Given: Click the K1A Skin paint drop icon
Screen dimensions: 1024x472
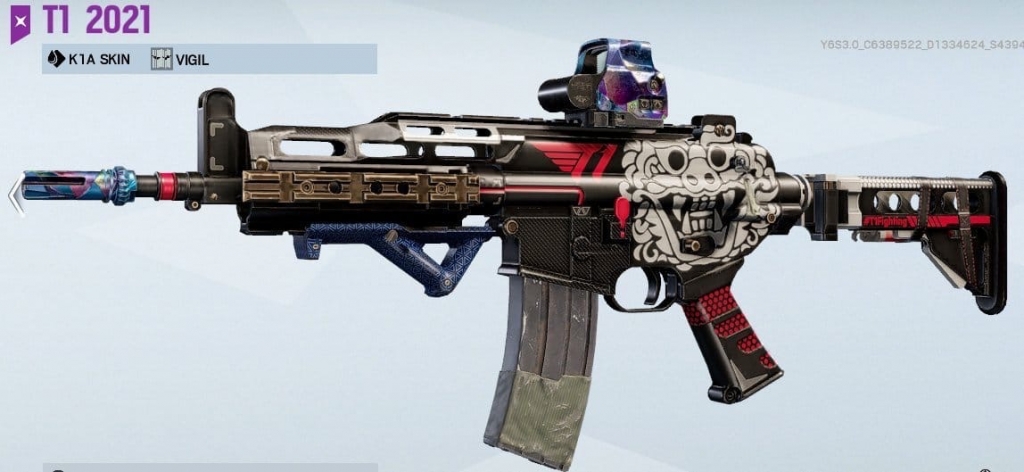Looking at the screenshot, I should (x=56, y=59).
